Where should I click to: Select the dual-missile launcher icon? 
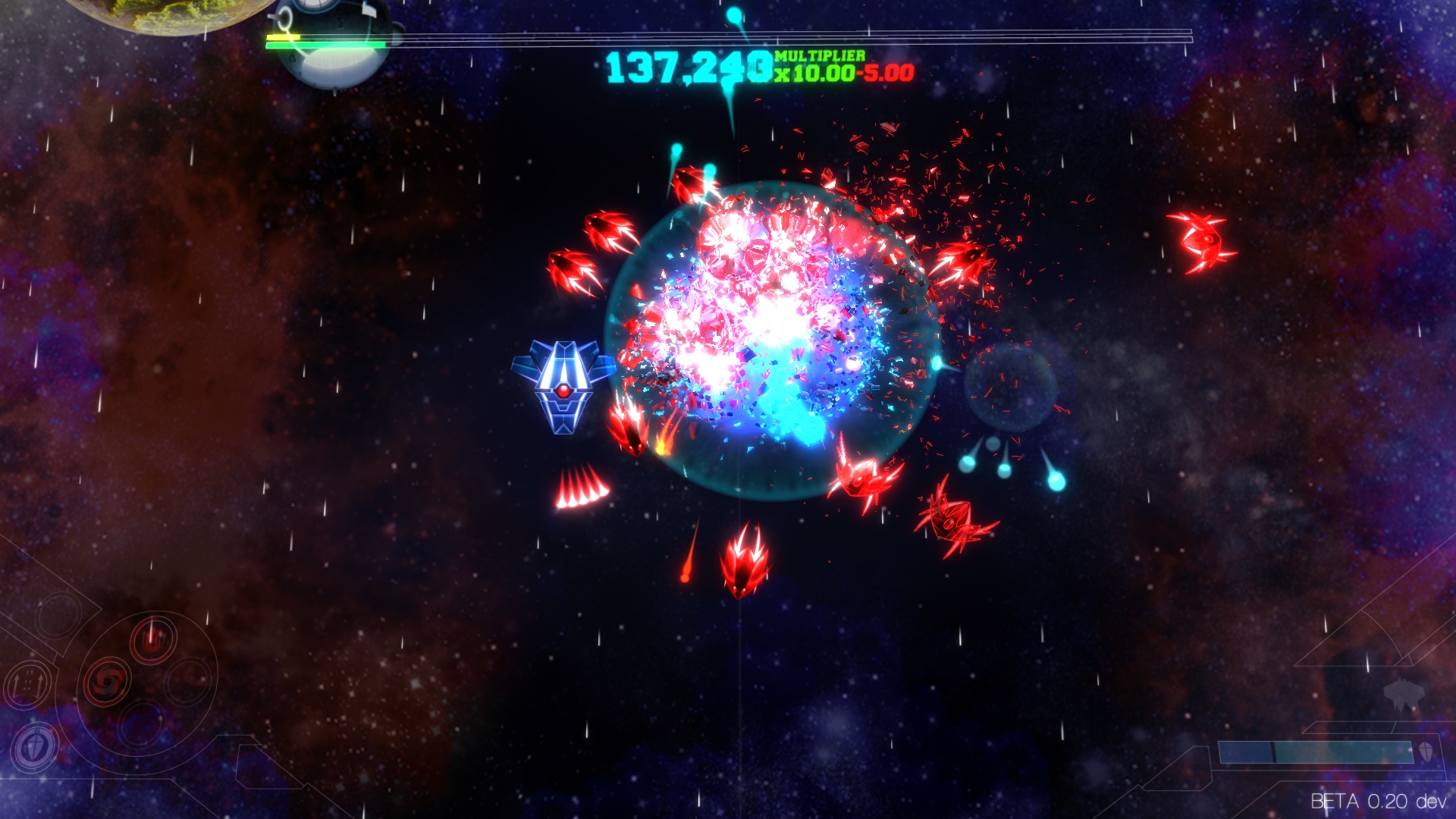28,682
